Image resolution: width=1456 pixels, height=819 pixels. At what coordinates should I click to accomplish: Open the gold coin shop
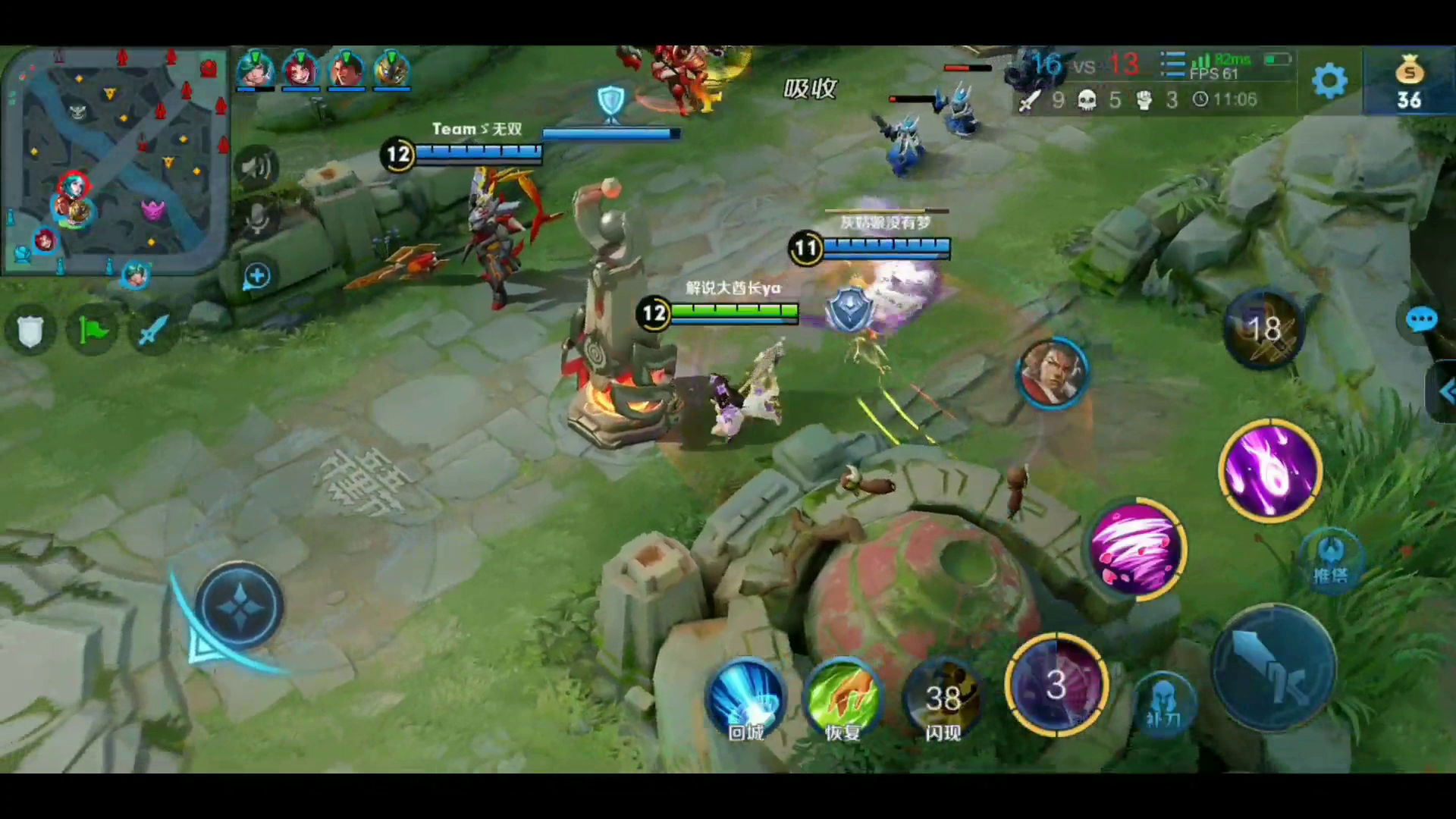point(1408,82)
